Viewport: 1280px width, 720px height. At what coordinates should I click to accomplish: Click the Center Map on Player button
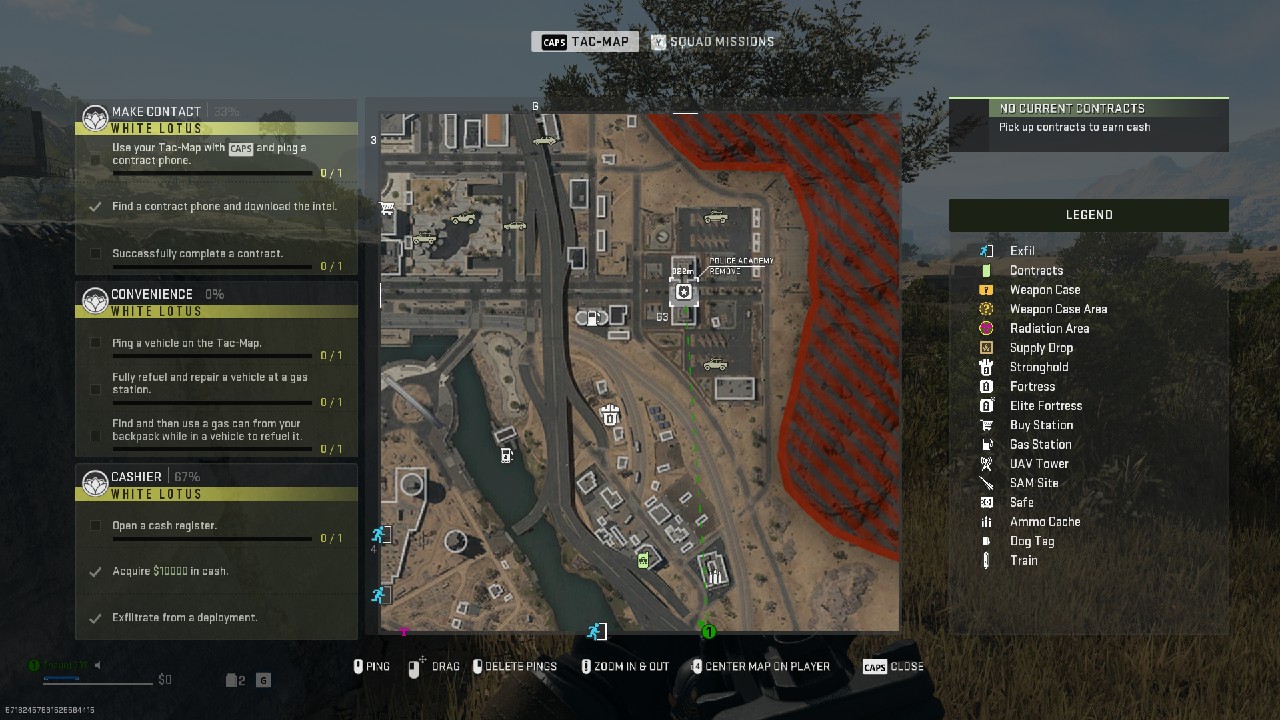(760, 666)
